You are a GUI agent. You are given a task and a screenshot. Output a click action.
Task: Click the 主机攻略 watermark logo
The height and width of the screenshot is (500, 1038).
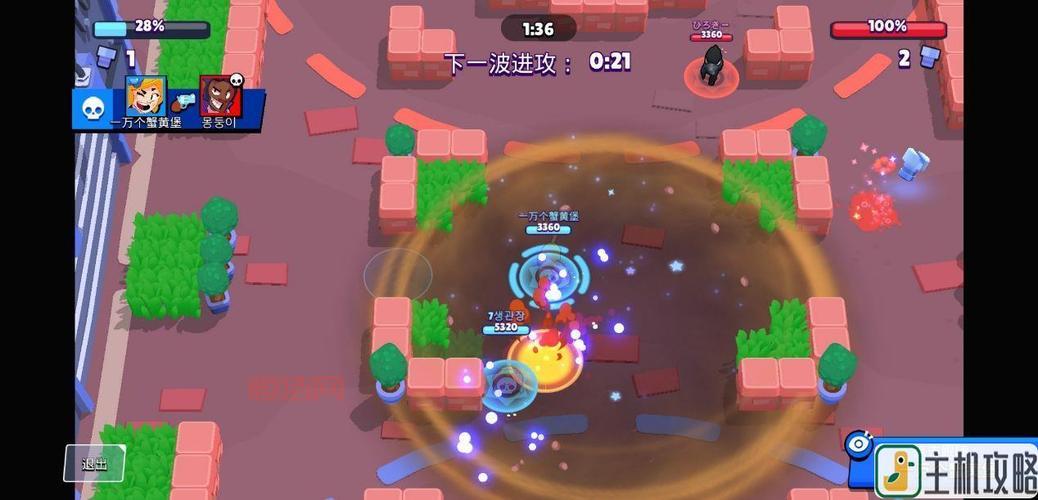click(955, 469)
